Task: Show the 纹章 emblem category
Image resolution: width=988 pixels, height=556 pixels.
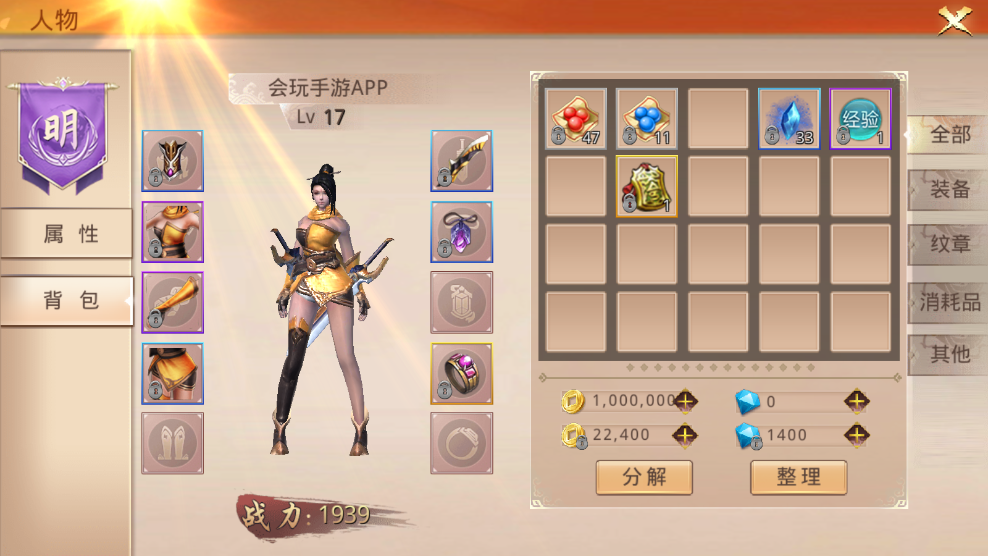Action: click(x=948, y=245)
